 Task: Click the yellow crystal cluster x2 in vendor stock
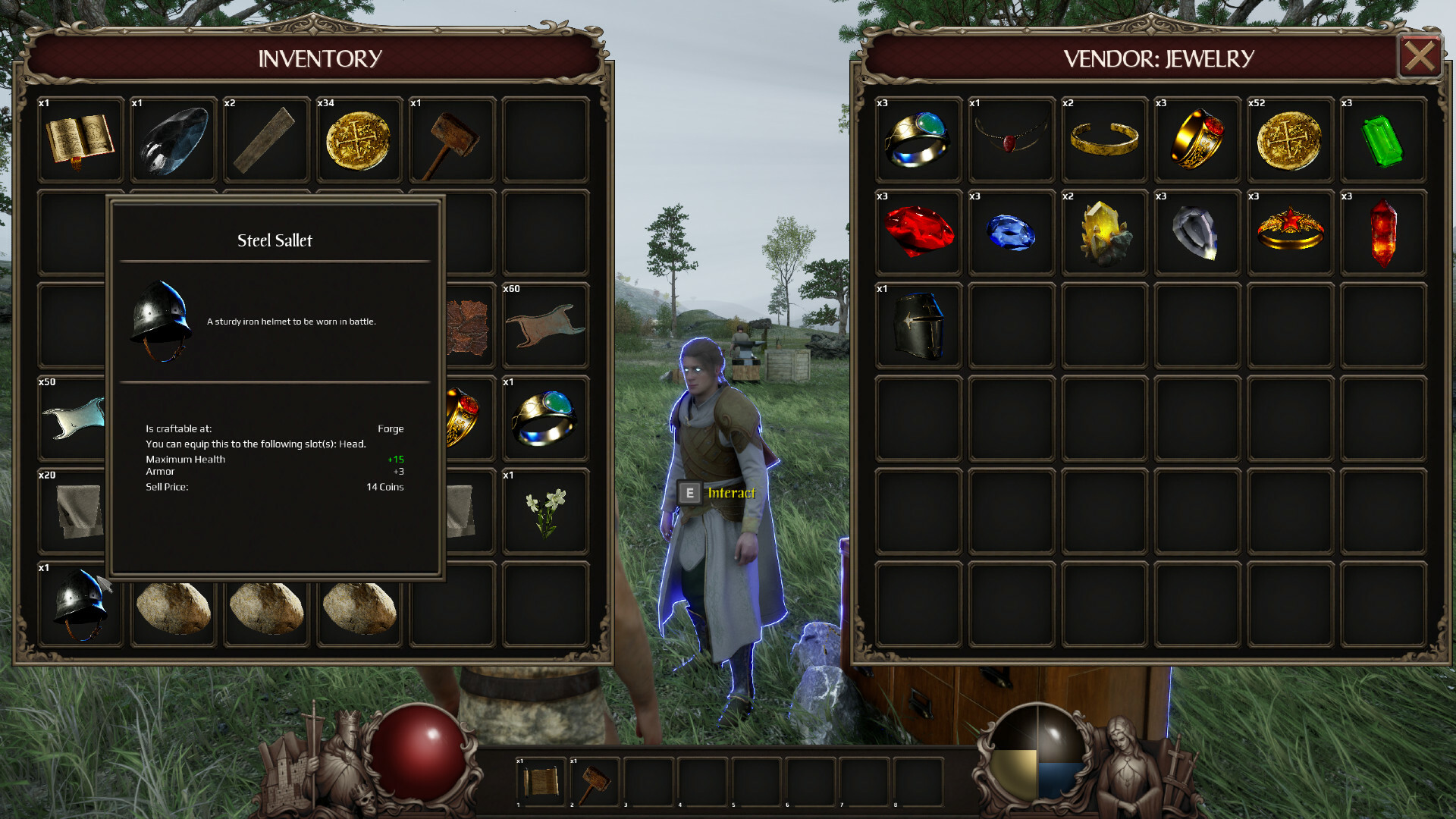coord(1103,231)
